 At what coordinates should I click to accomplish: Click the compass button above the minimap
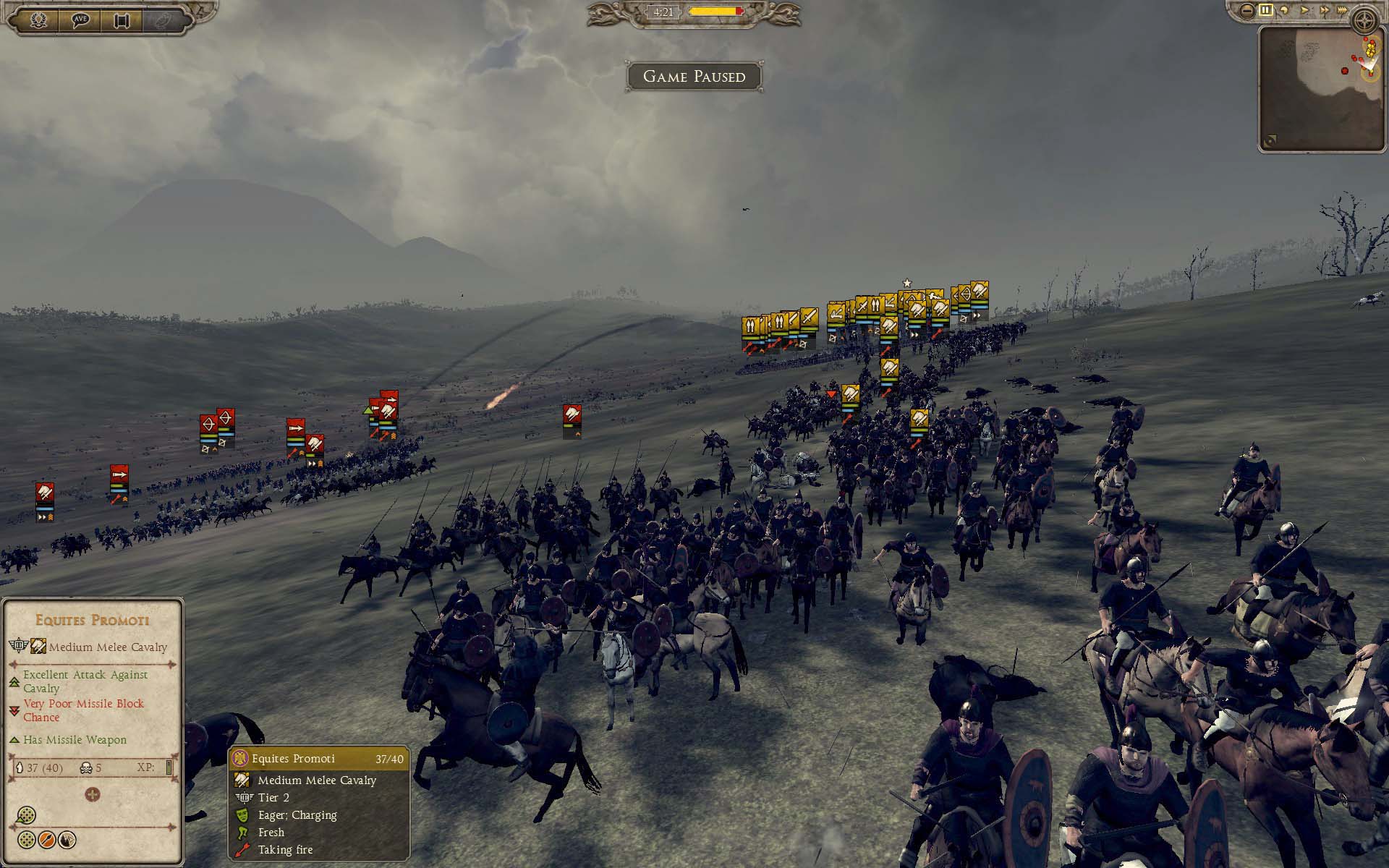1366,19
